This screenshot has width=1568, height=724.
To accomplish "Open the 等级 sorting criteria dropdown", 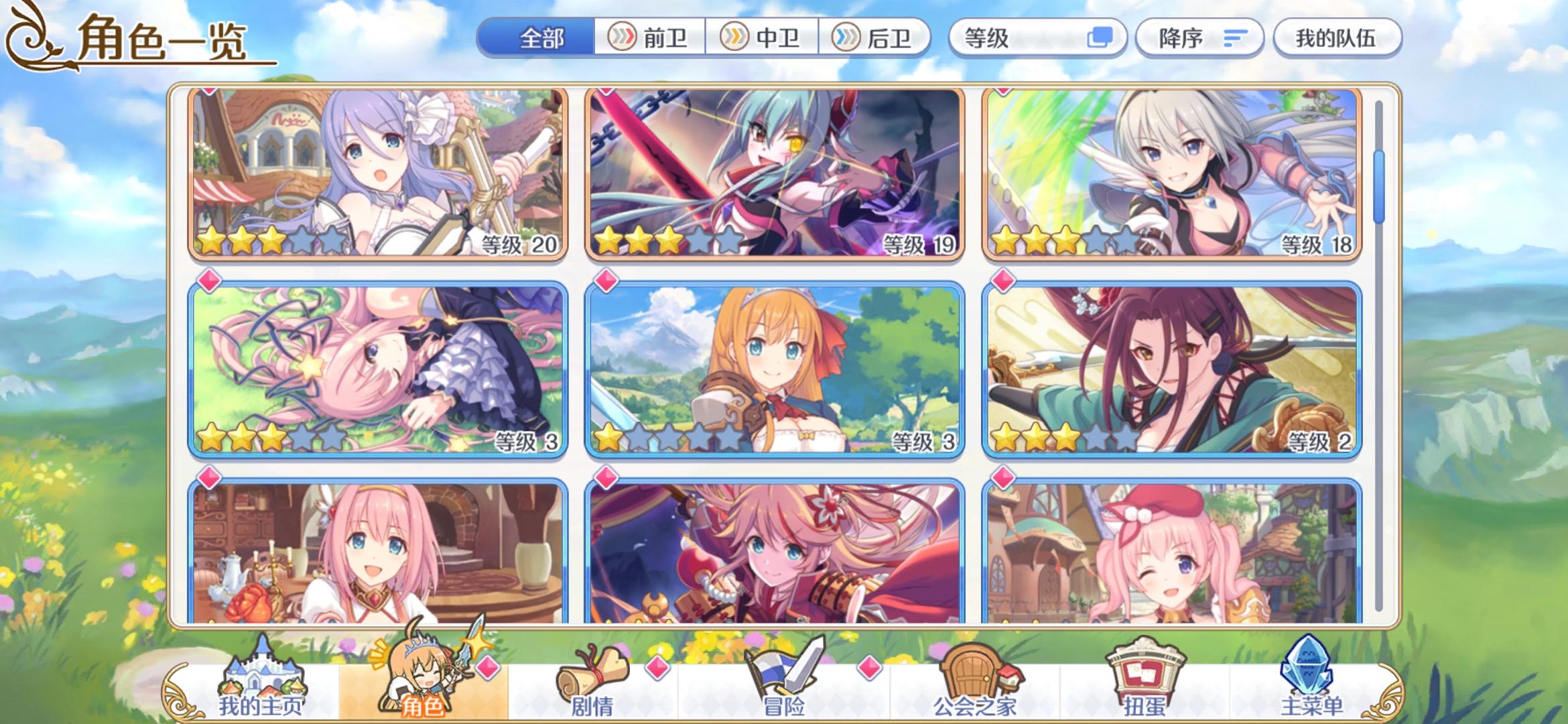I will click(1039, 38).
